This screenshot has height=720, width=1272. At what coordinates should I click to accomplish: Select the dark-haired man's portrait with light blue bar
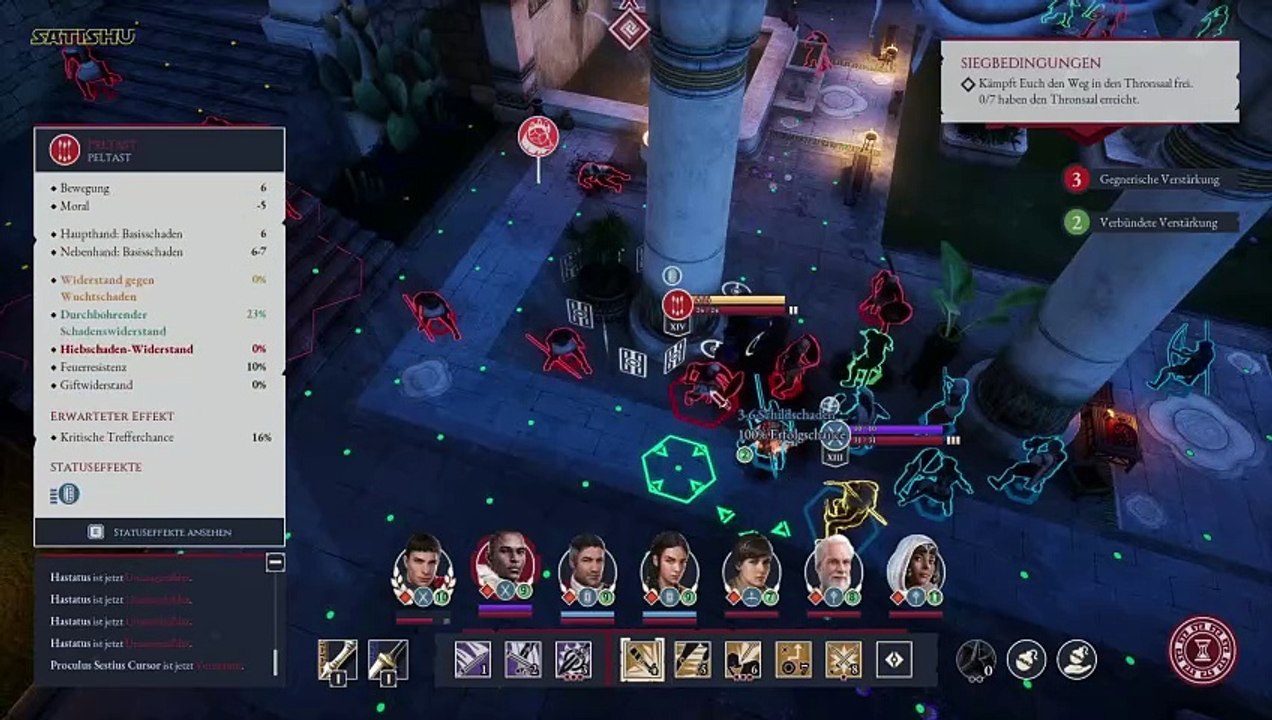pyautogui.click(x=586, y=562)
